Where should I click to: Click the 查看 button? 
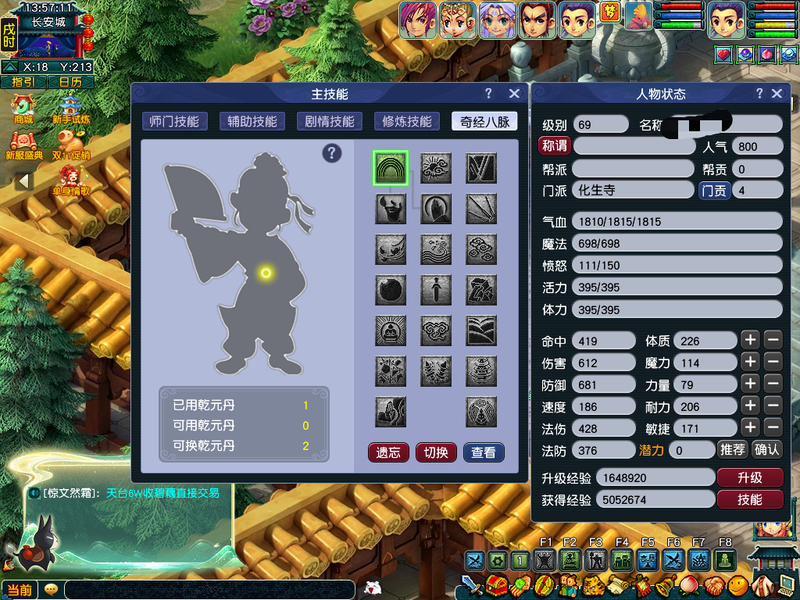coord(483,452)
